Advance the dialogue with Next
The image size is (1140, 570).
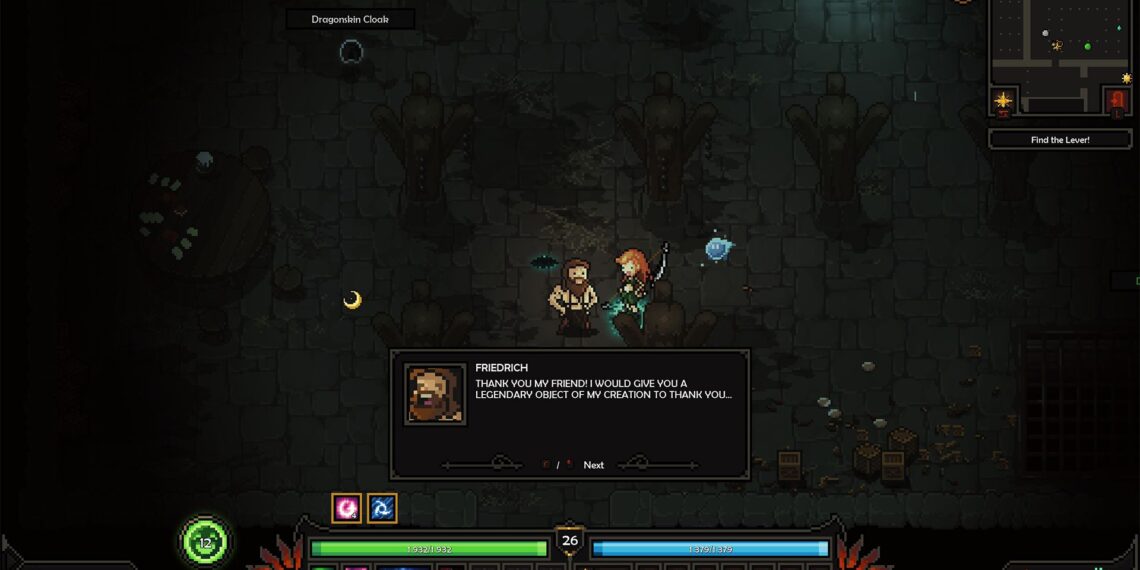(x=593, y=465)
